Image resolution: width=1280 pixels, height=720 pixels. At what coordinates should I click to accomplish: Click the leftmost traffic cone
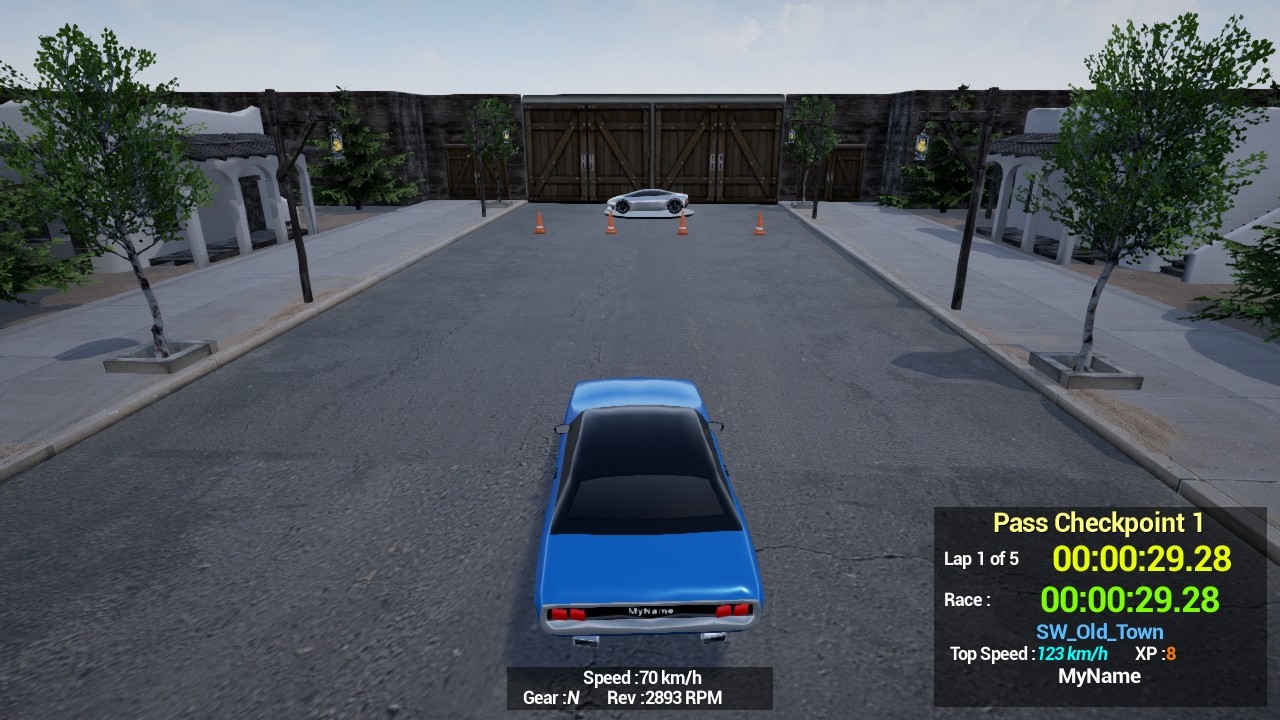pos(537,222)
